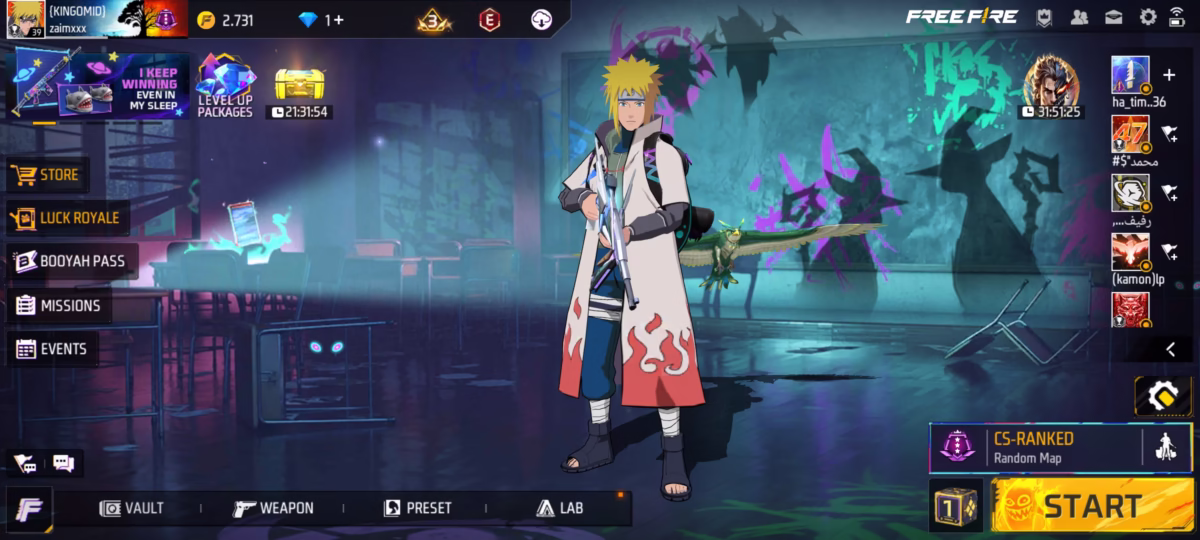This screenshot has height=540, width=1200.
Task: Collapse the friends side panel arrow
Action: pos(1171,349)
